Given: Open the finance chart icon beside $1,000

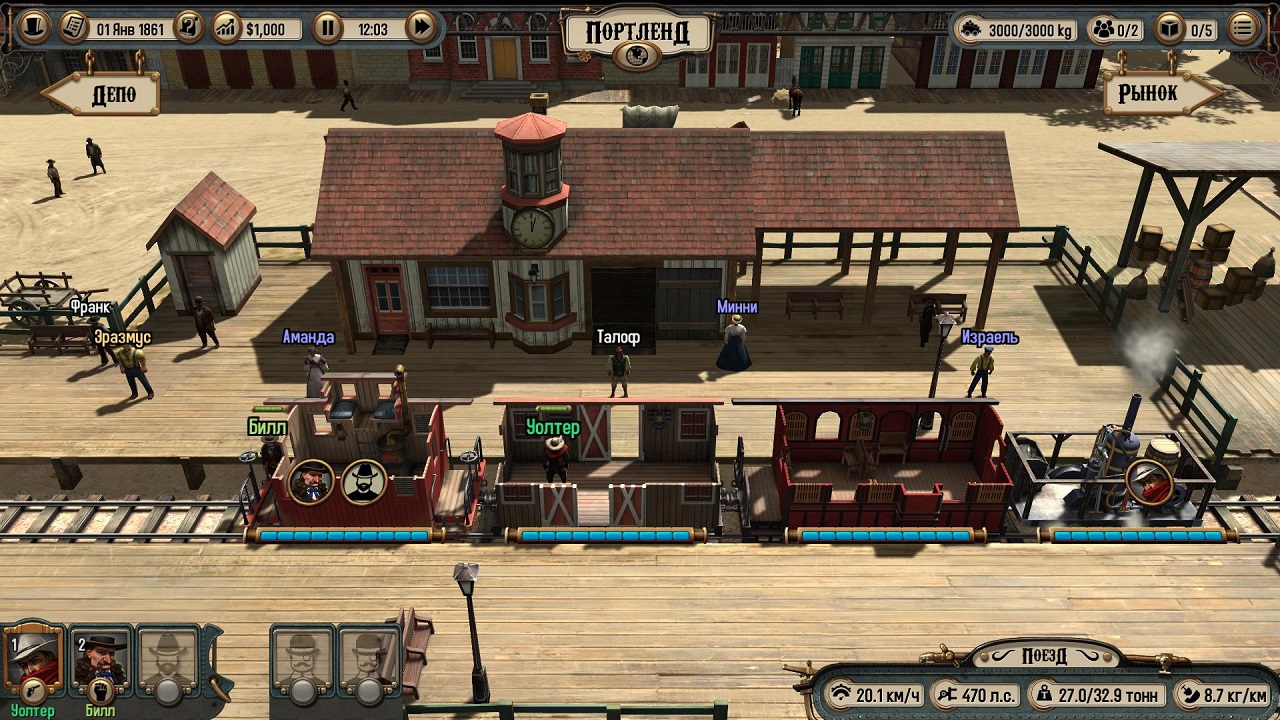Looking at the screenshot, I should 227,28.
